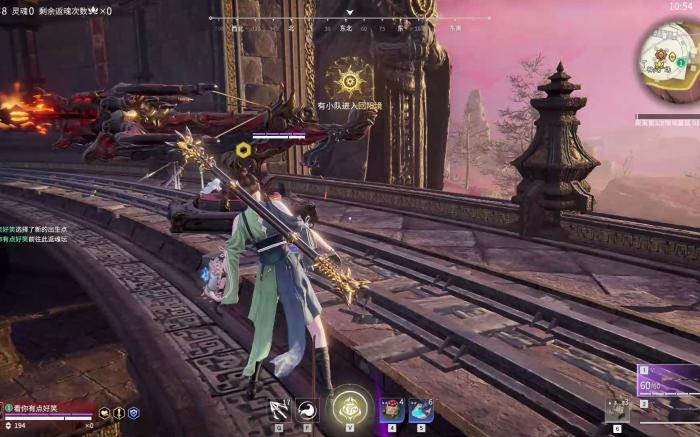
Task: Click the sword status buff icon
Action: (119, 412)
